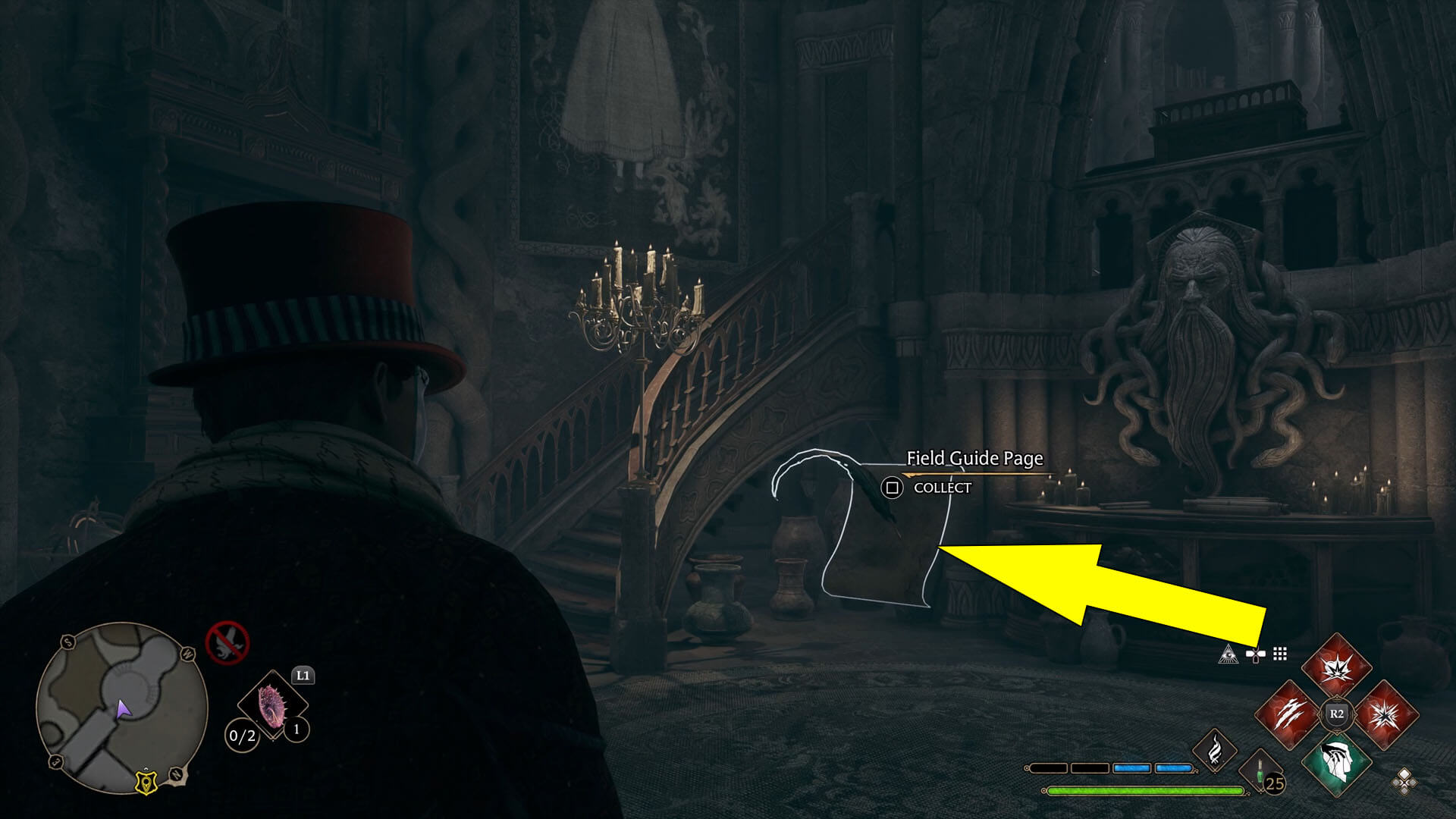Cast the top explosion spell in the diamond
This screenshot has height=819, width=1456.
tap(1336, 669)
